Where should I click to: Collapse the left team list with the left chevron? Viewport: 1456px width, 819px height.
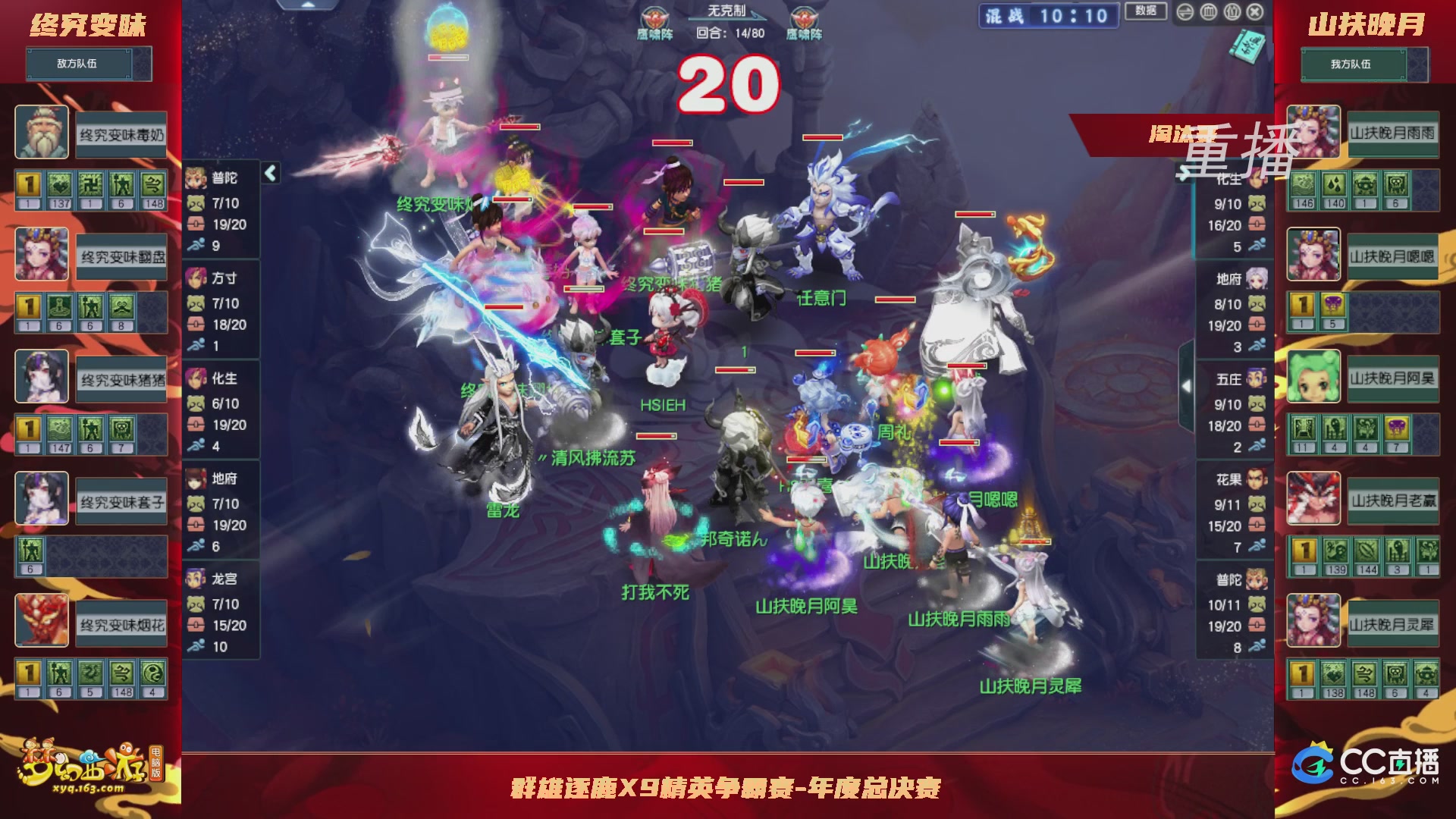click(x=269, y=173)
